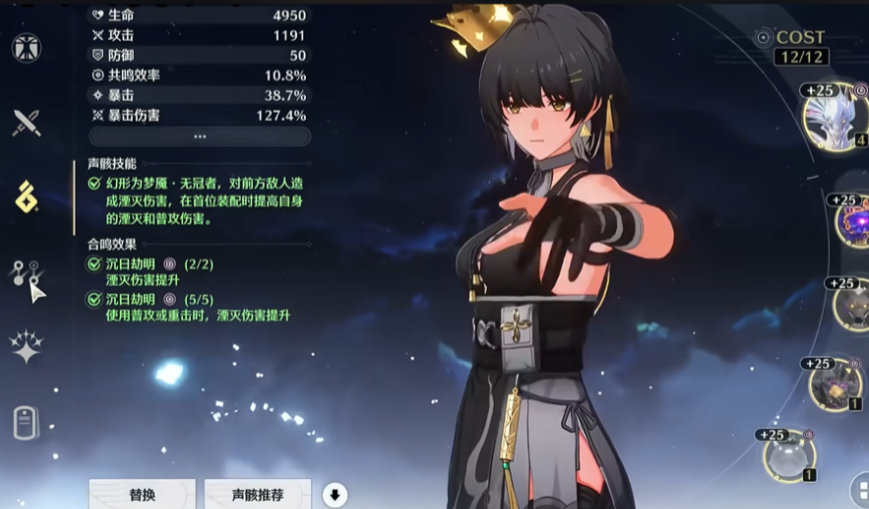869x509 pixels.
Task: Switch to the crossed-swords weapon tab
Action: click(26, 123)
